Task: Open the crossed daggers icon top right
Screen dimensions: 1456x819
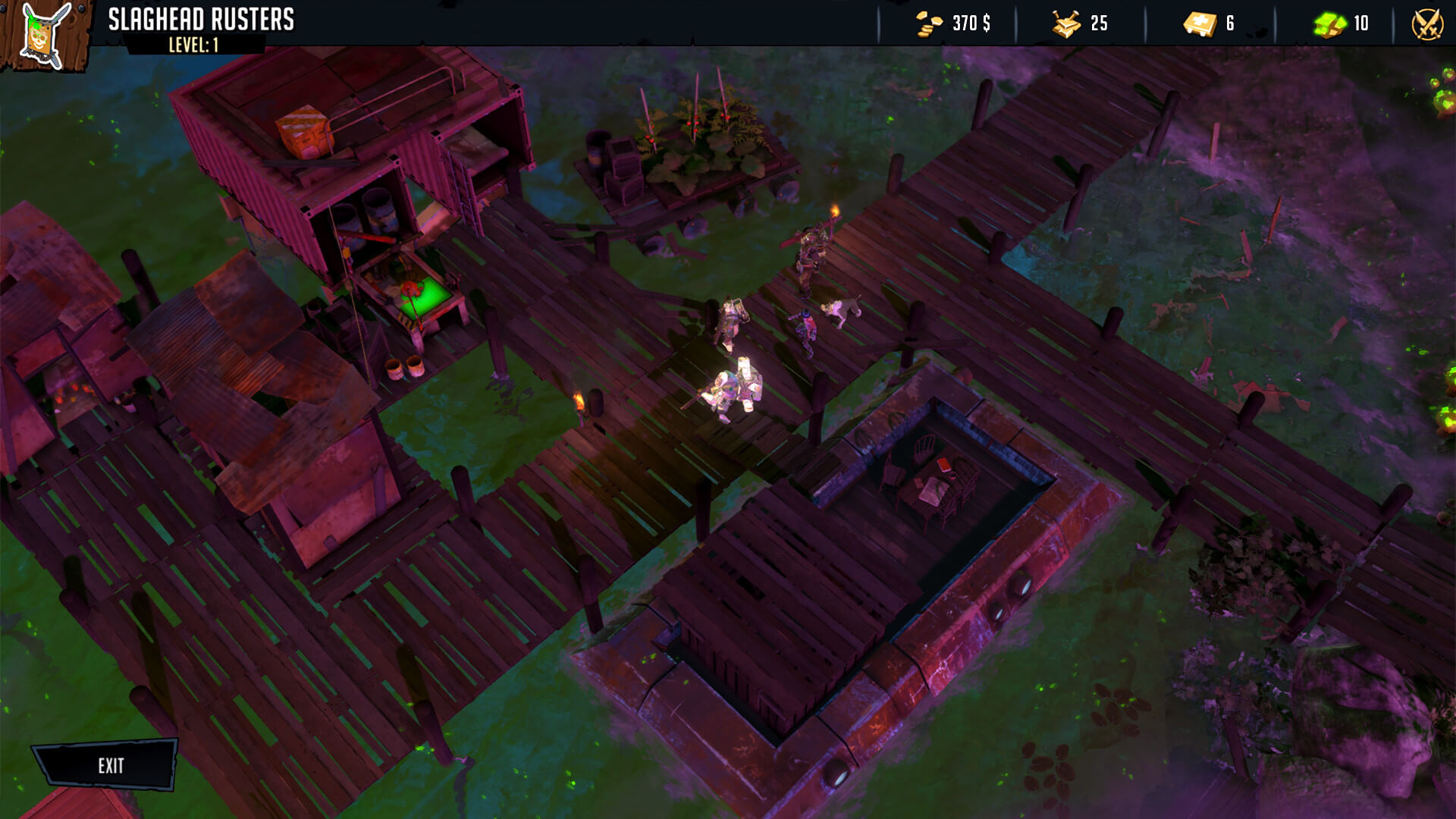Action: (1429, 24)
